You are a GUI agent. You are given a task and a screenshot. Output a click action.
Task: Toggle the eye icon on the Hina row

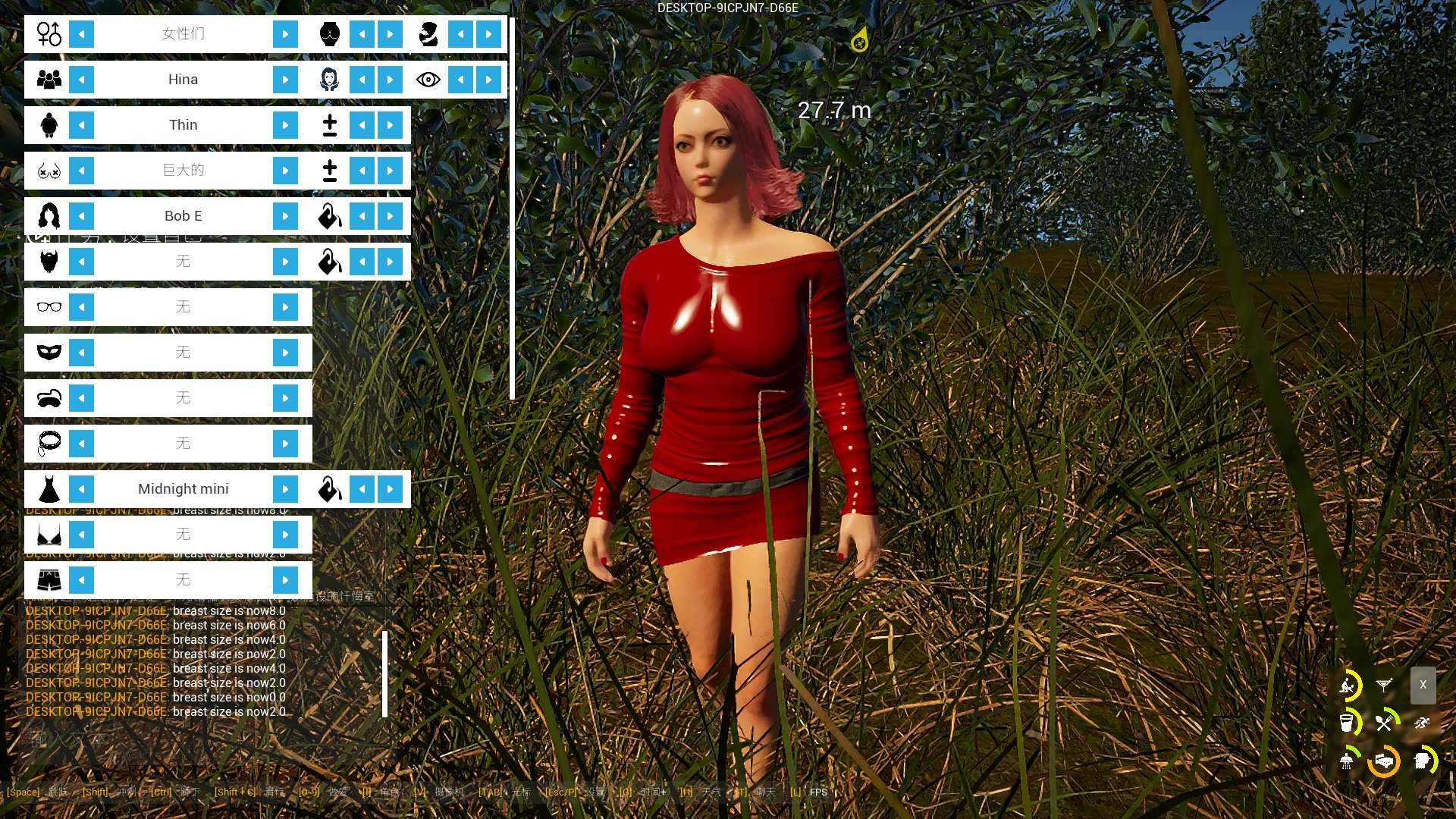coord(428,79)
